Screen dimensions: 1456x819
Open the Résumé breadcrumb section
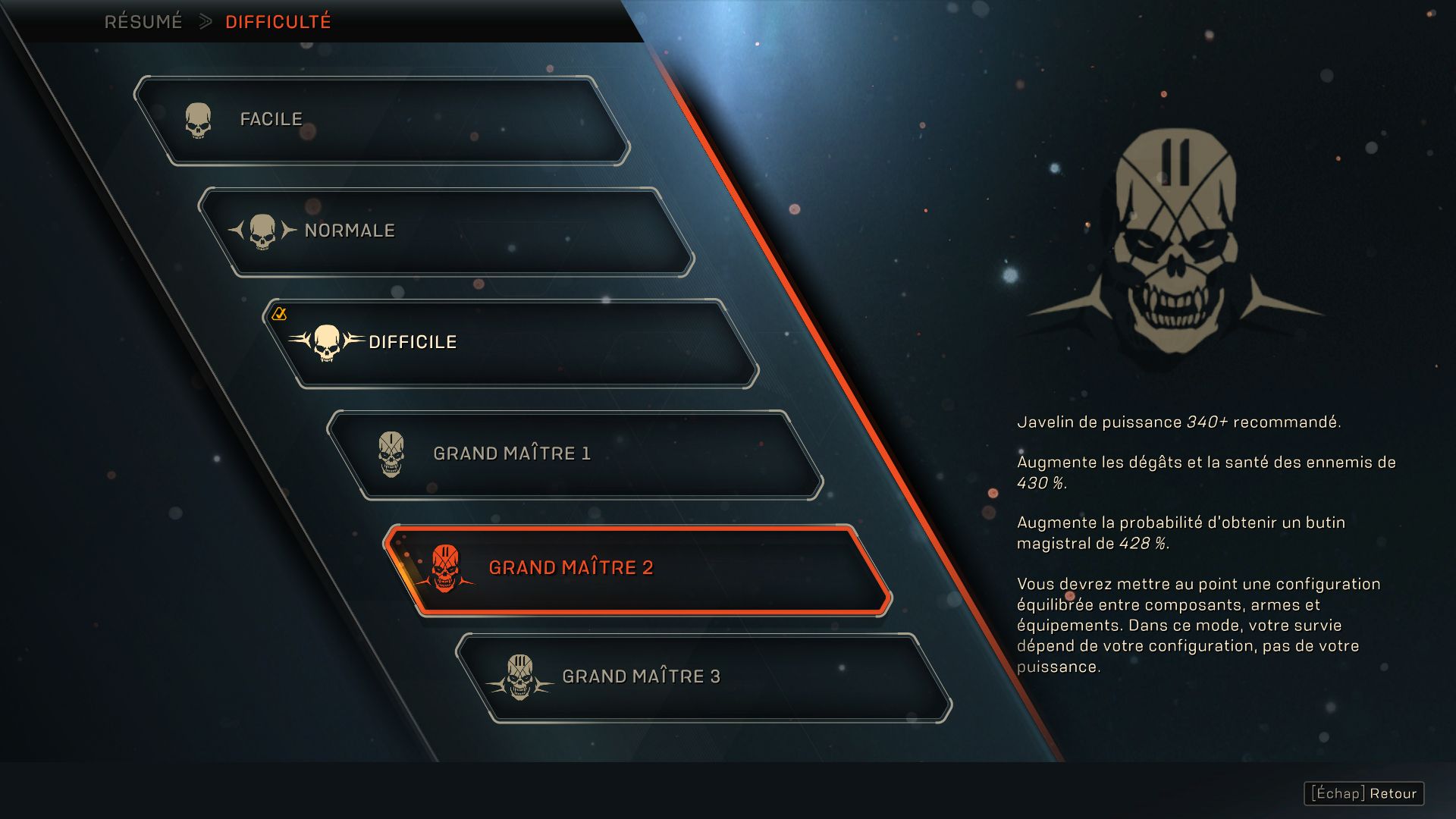click(x=144, y=21)
